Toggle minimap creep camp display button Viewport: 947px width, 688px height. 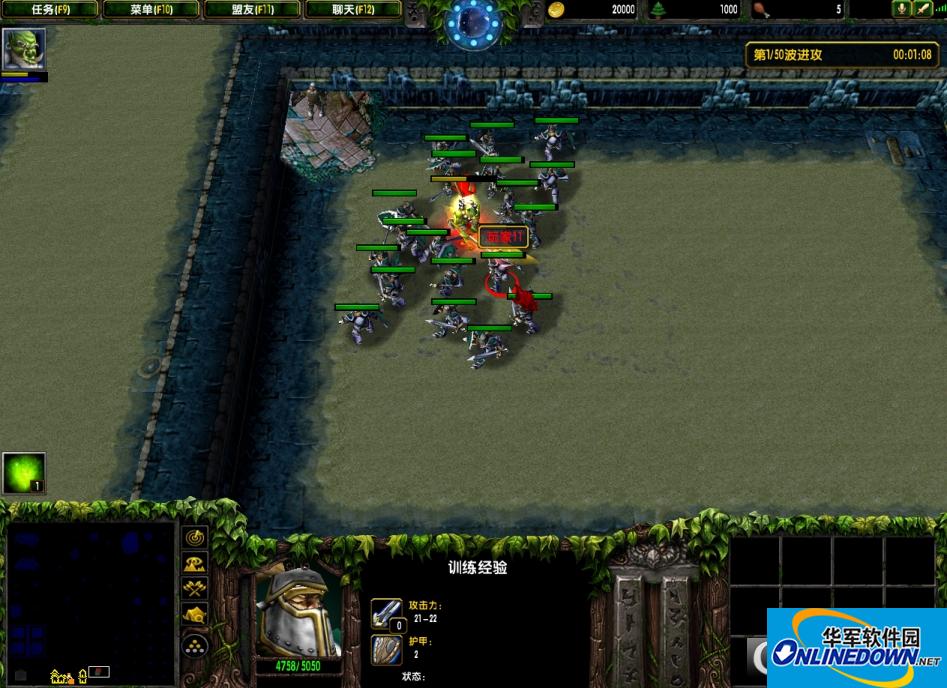coord(195,616)
